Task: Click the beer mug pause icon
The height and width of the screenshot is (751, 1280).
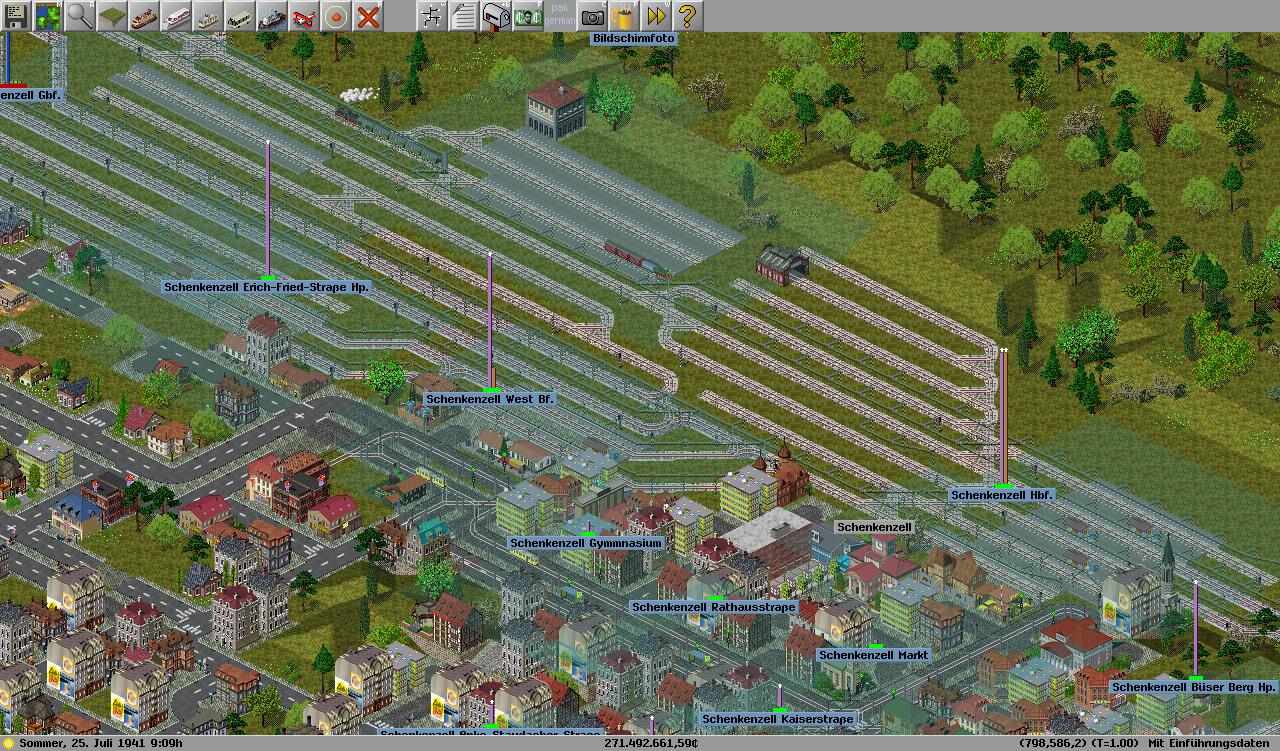Action: click(x=624, y=16)
